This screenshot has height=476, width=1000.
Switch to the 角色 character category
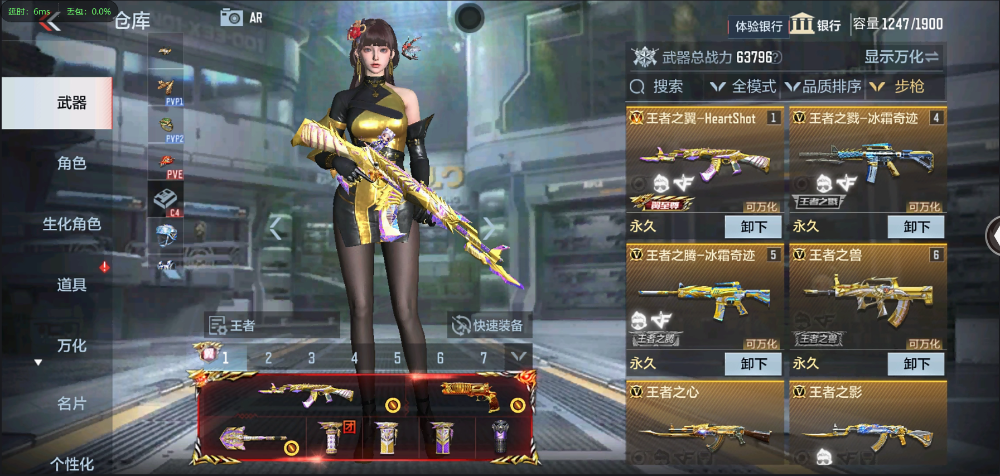tap(71, 163)
